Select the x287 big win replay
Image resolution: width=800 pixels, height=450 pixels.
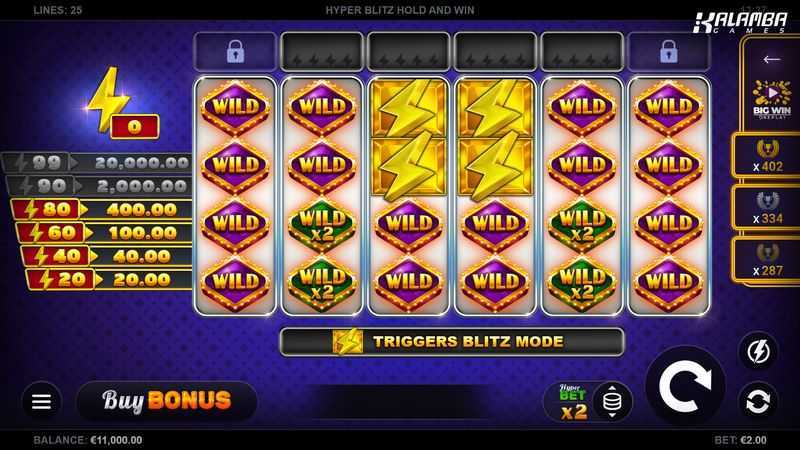771,259
